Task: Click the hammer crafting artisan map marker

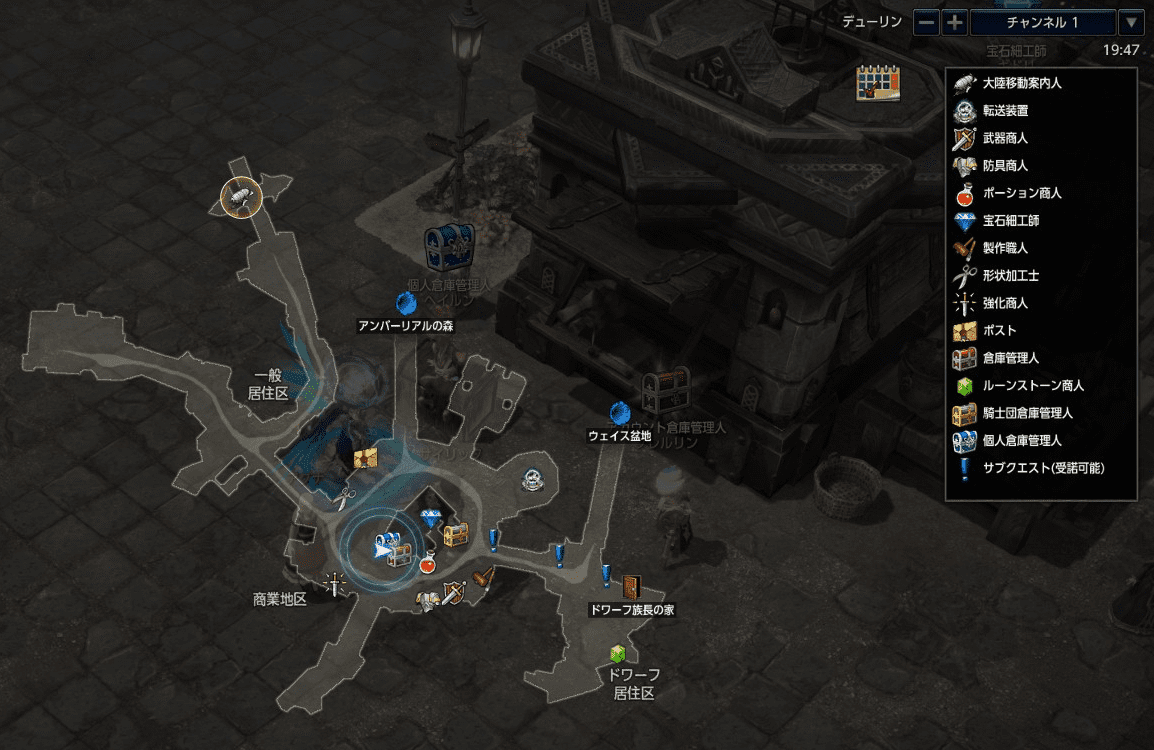Action: 485,577
